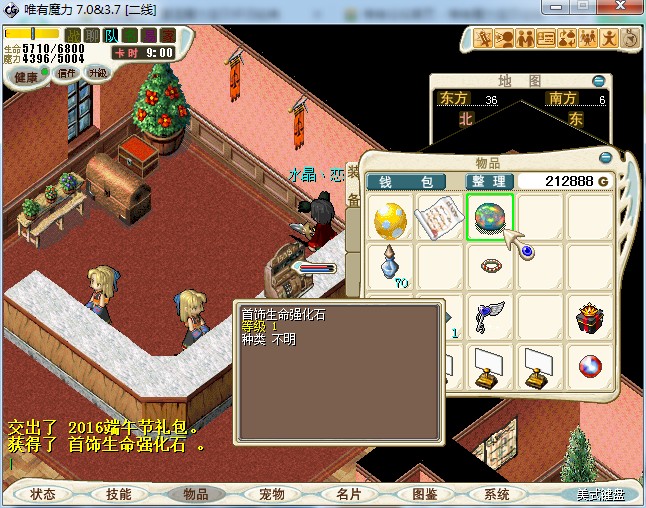This screenshot has height=508, width=646.
Task: Open the 宠物 pets menu
Action: tap(272, 494)
